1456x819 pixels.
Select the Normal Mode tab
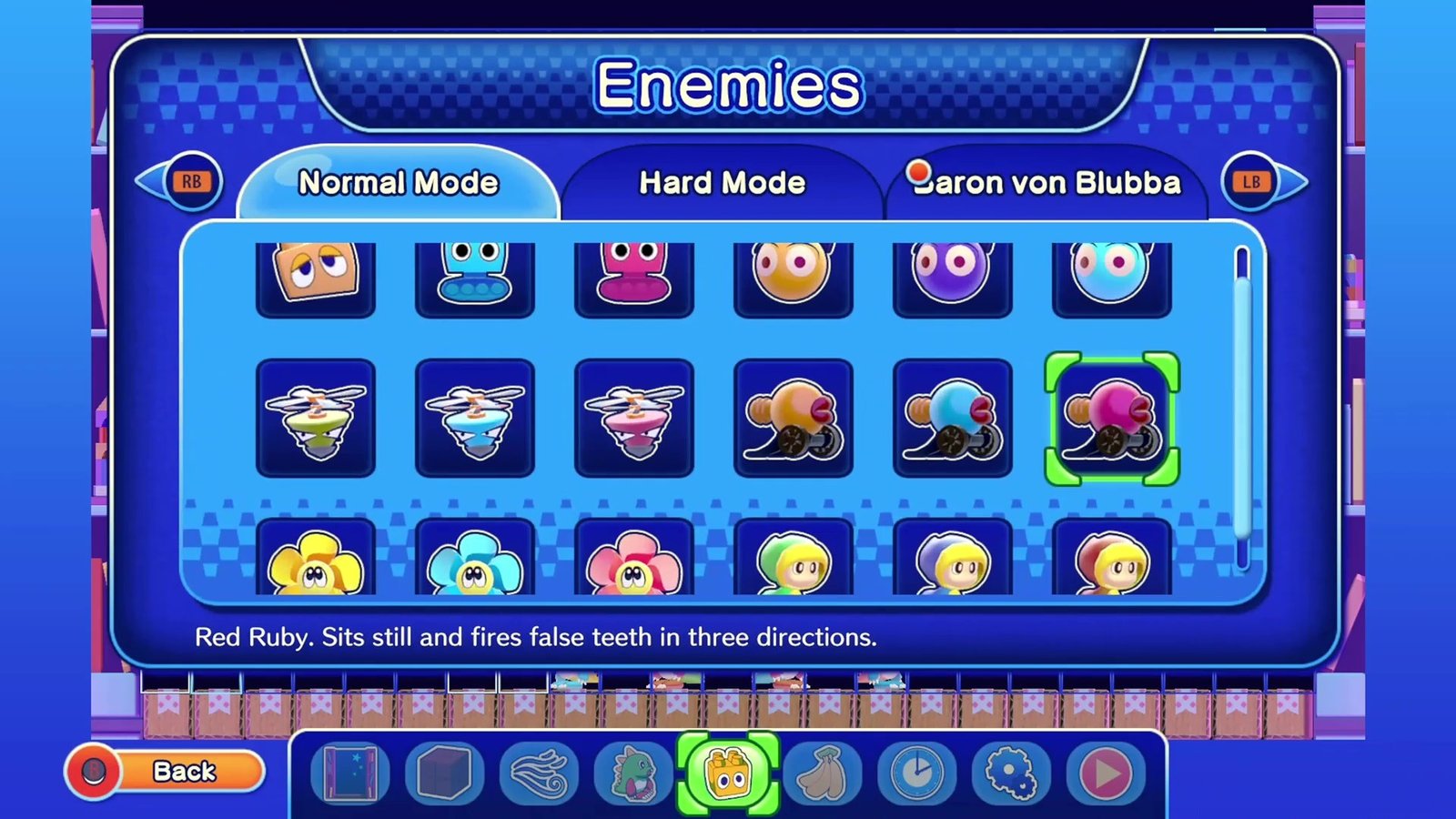[x=399, y=183]
